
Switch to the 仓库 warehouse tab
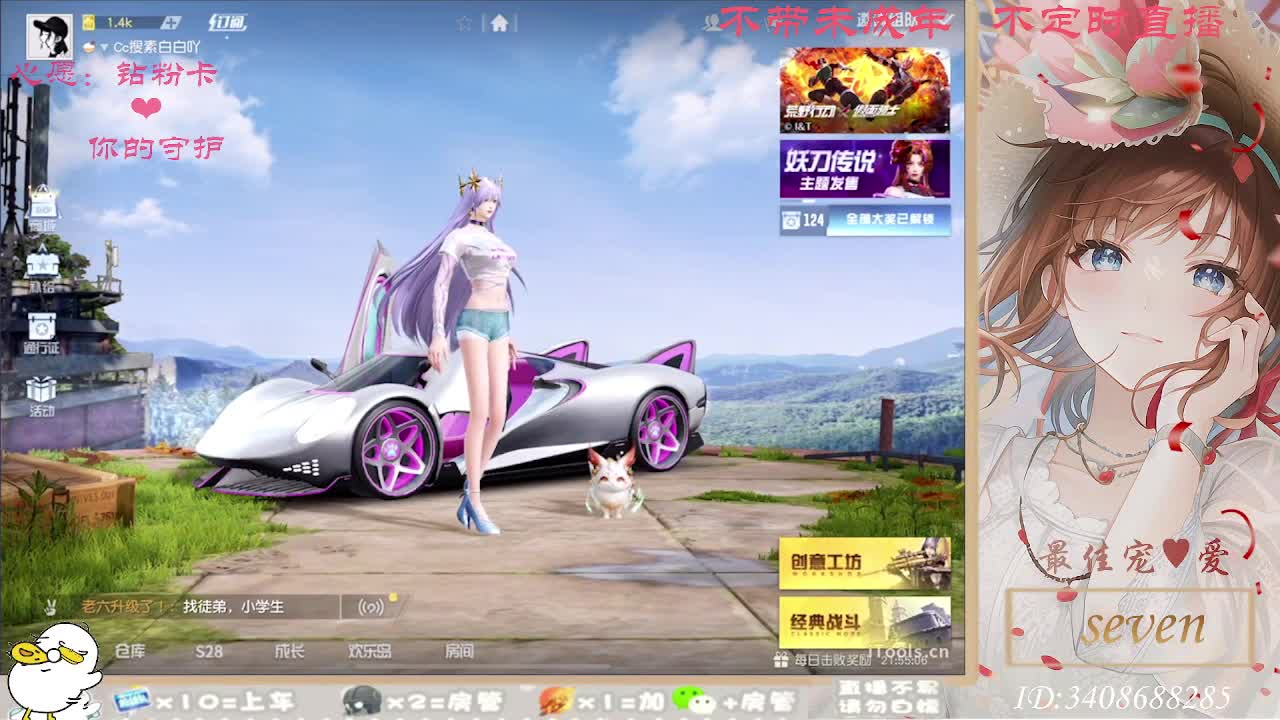(x=130, y=651)
